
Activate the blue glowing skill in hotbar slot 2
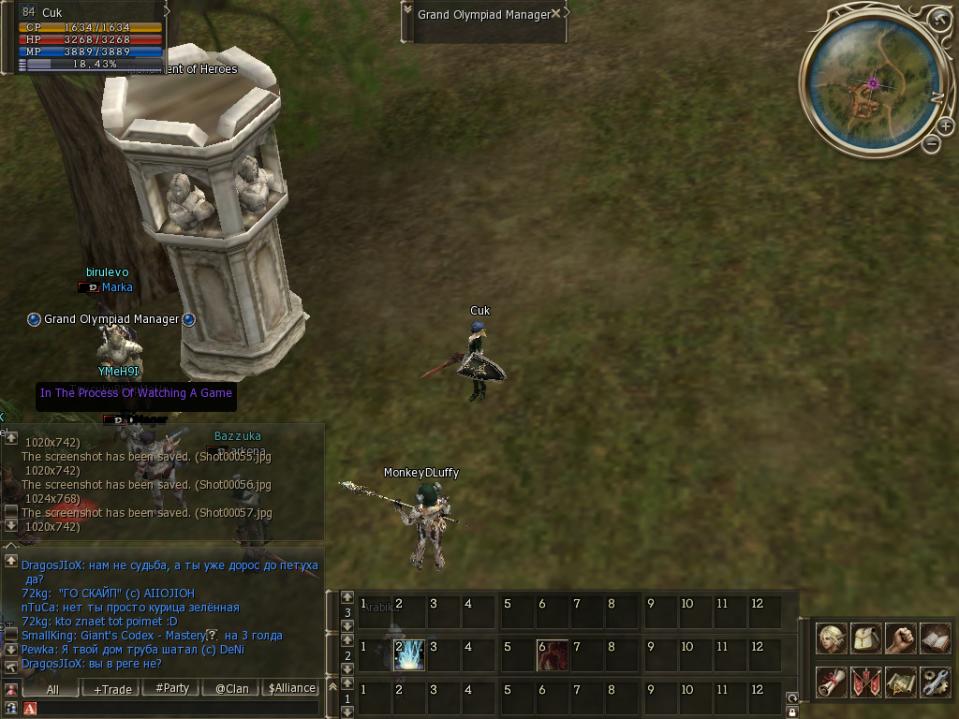(x=409, y=655)
